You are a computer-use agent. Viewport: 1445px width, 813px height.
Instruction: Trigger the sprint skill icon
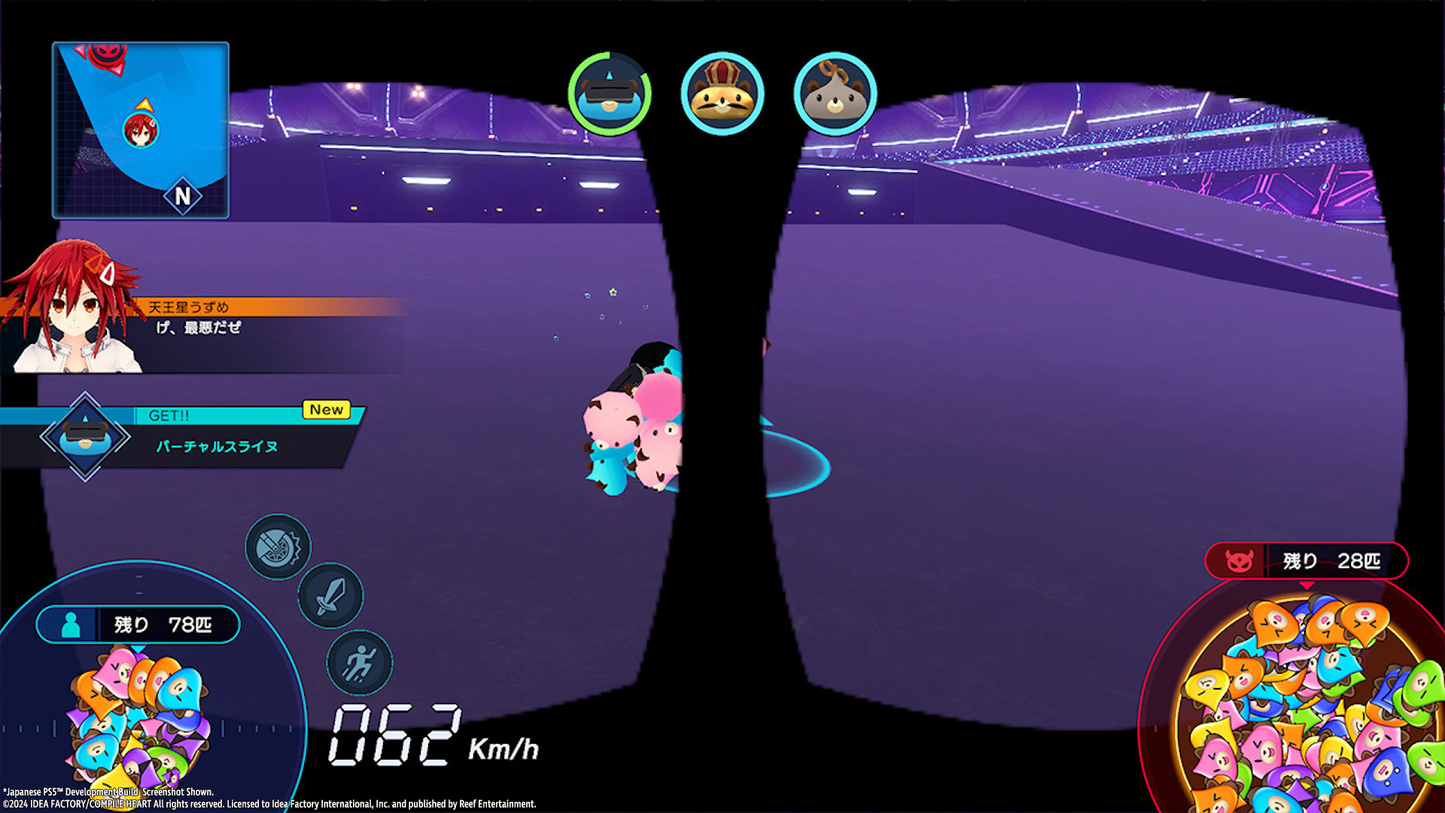click(359, 662)
